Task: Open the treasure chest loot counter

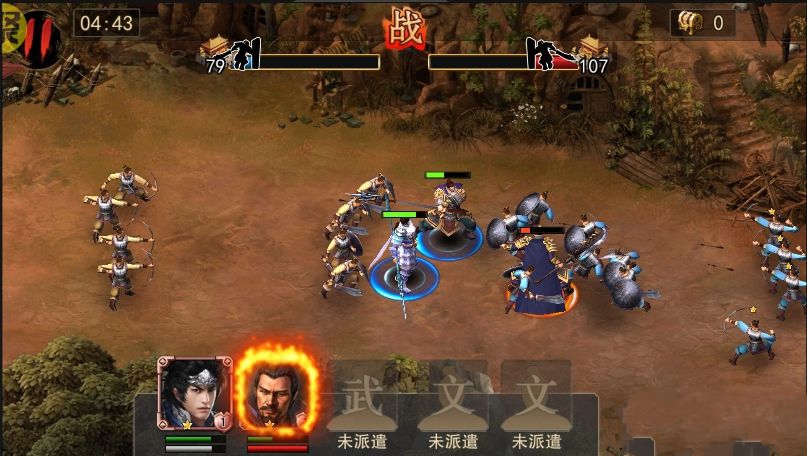Action: [702, 23]
